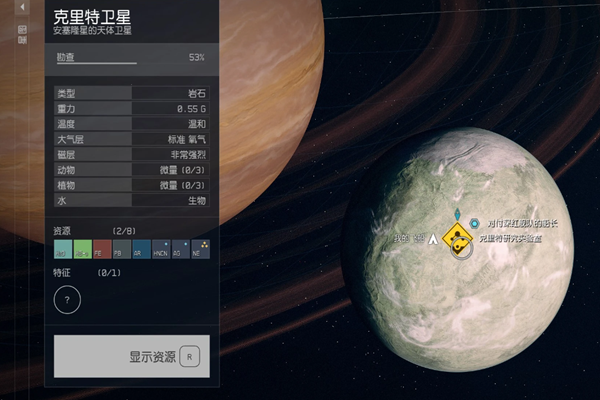Image resolution: width=600 pixels, height=400 pixels.
Task: Select the PB lead resource tile
Action: click(121, 248)
